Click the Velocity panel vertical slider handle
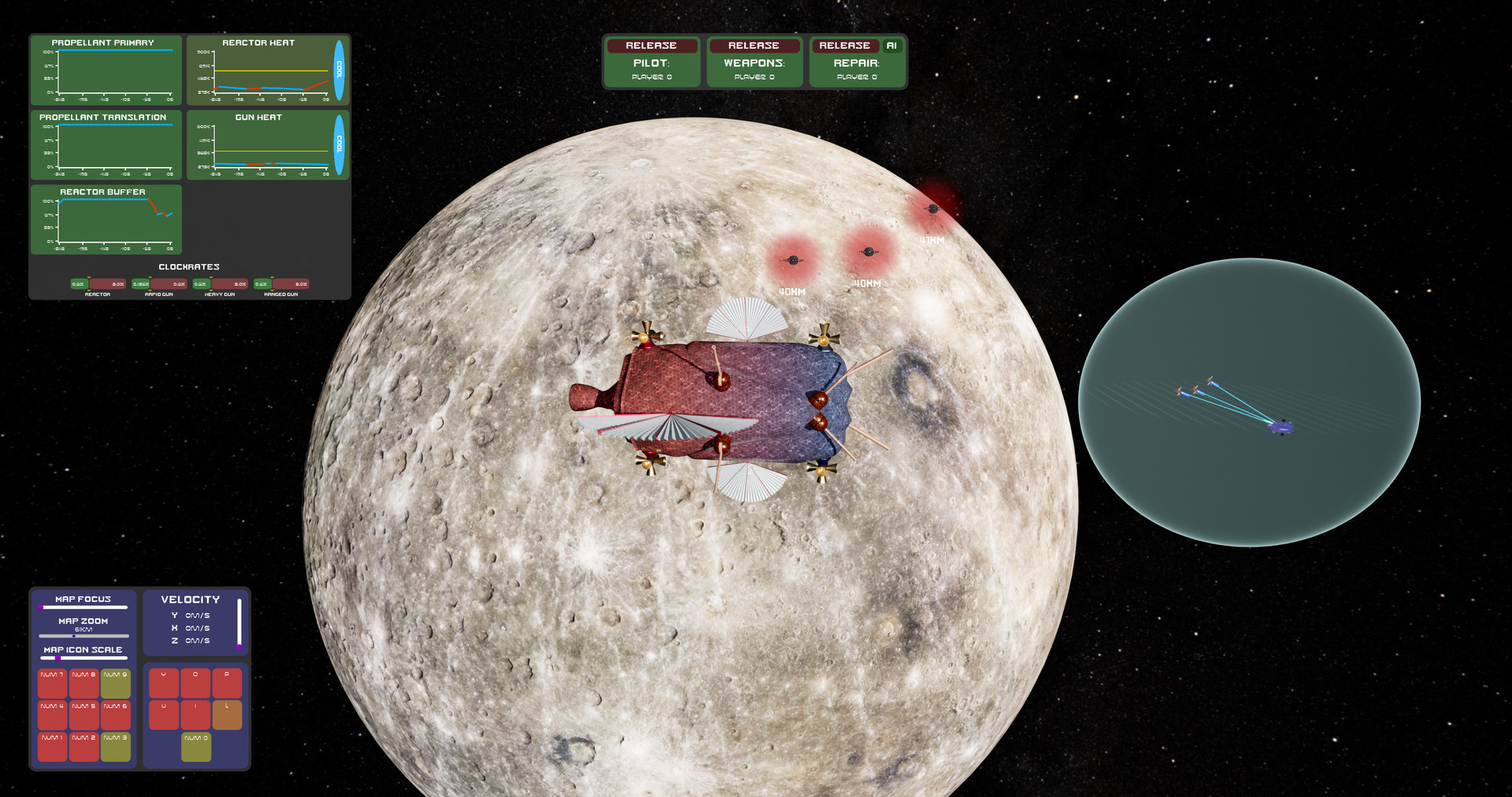1512x797 pixels. pos(239,647)
